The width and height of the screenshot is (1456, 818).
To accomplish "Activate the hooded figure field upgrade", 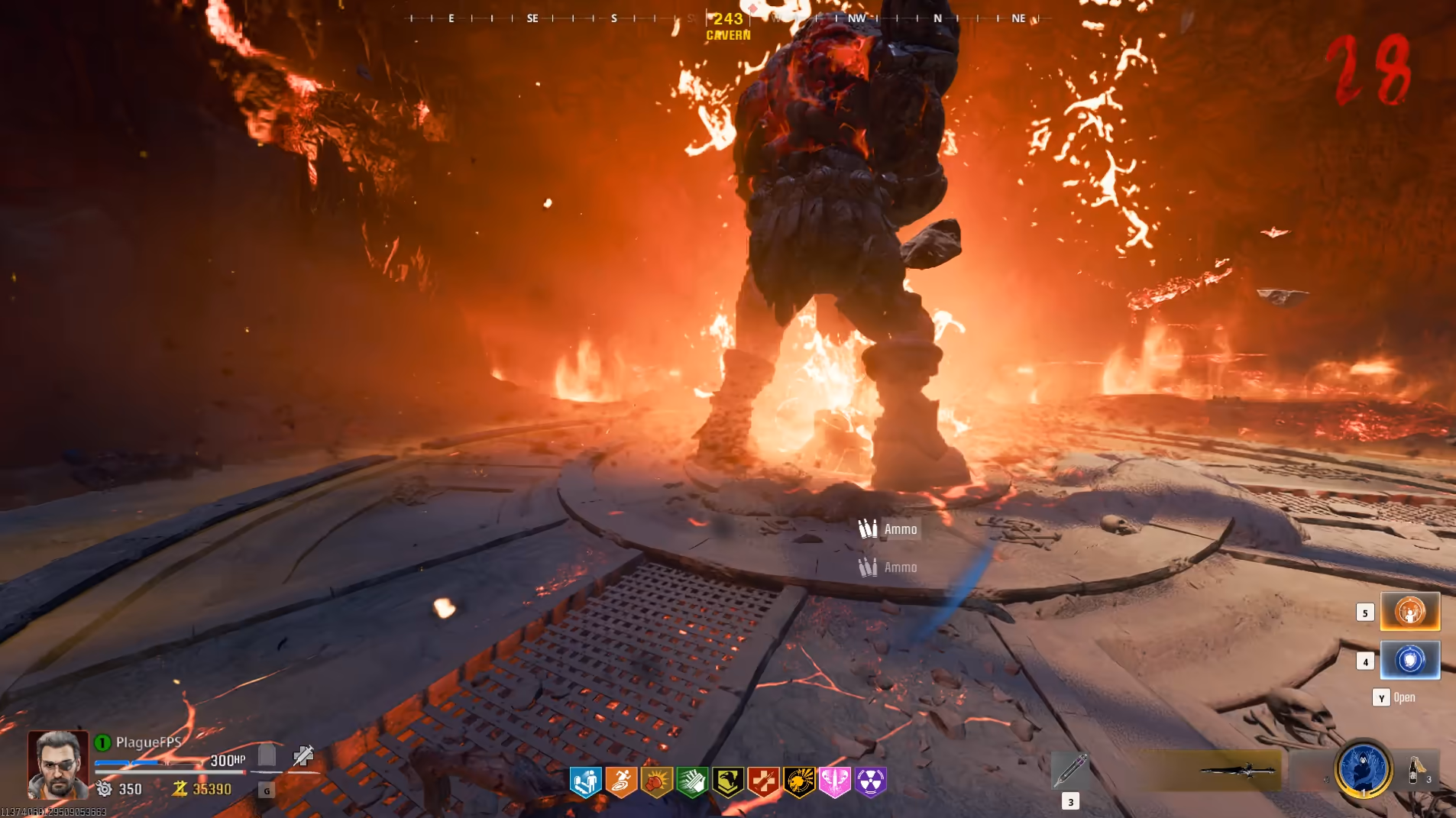I will tap(1363, 768).
